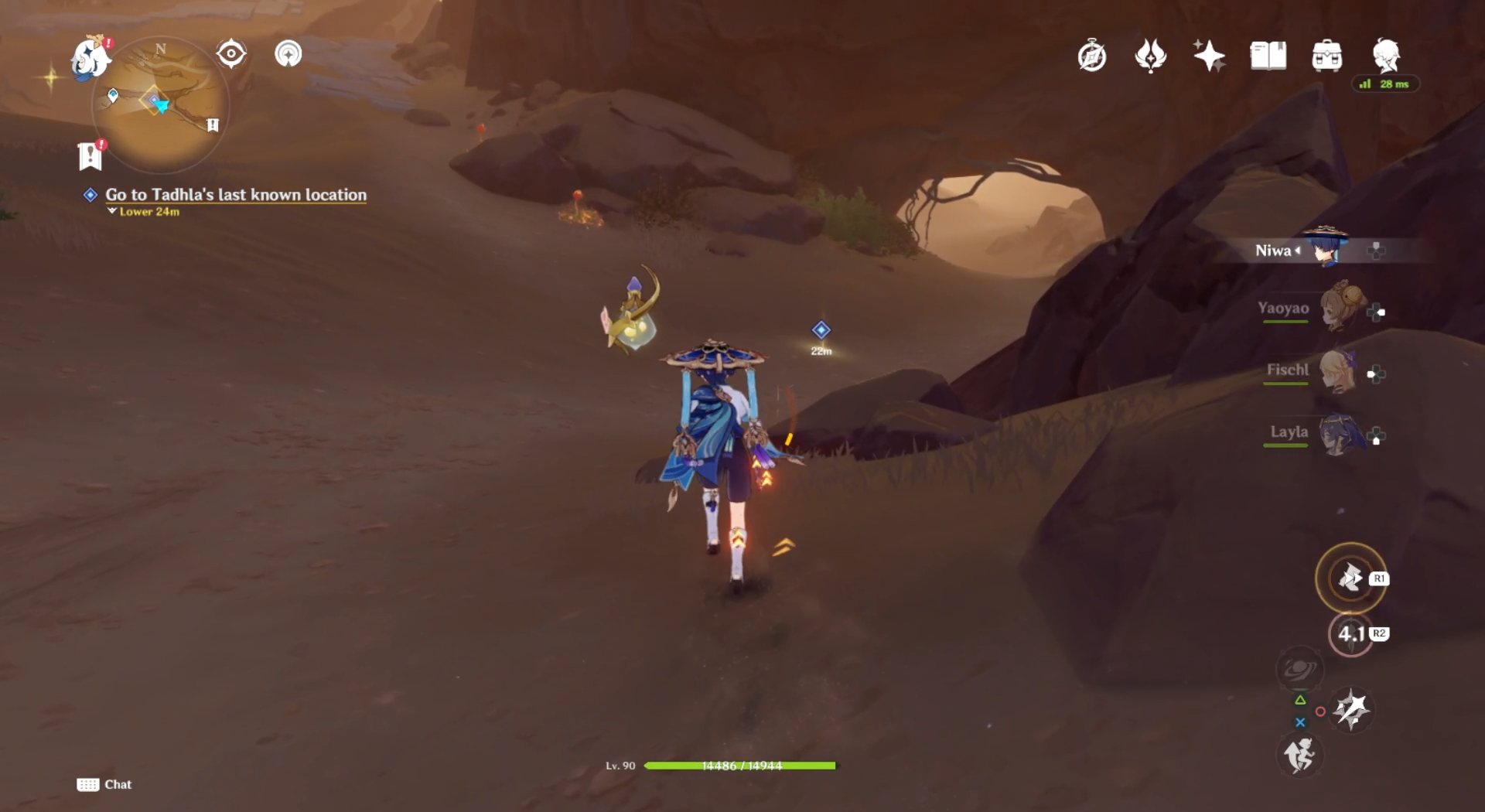Open the inventory bag icon

(x=1326, y=56)
